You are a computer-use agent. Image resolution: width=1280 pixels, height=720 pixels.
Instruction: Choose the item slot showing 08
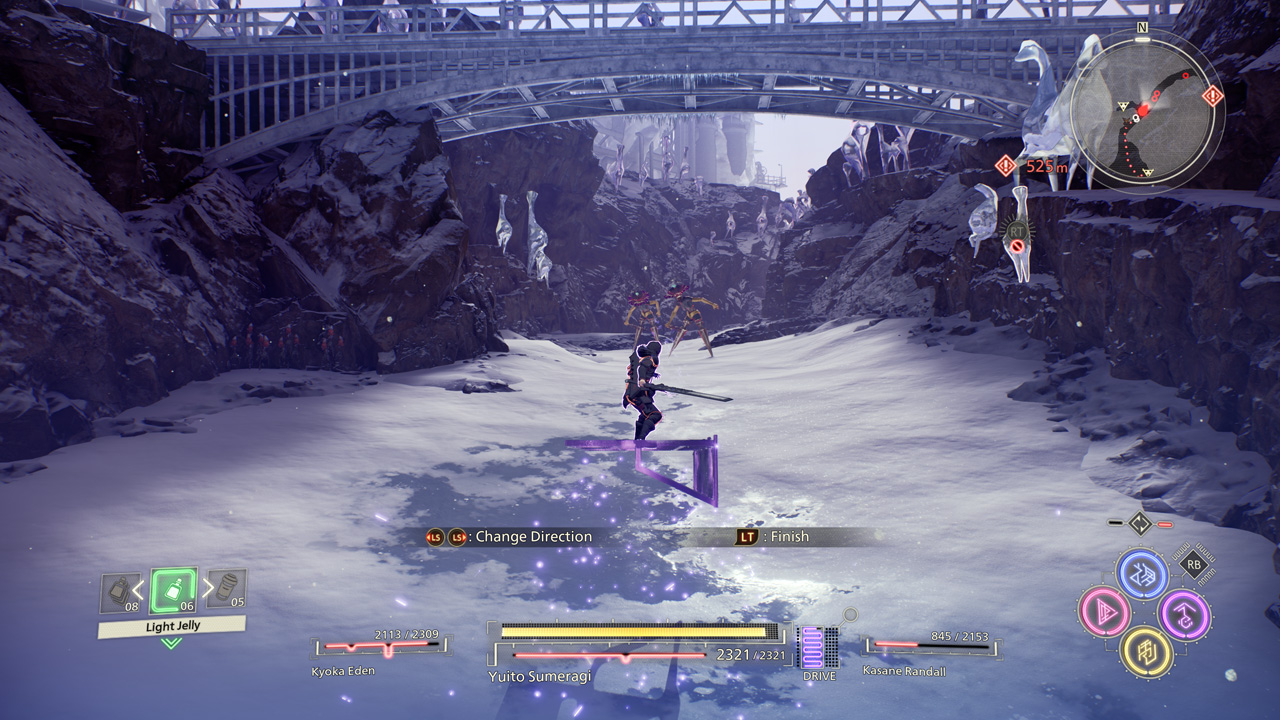pyautogui.click(x=120, y=593)
